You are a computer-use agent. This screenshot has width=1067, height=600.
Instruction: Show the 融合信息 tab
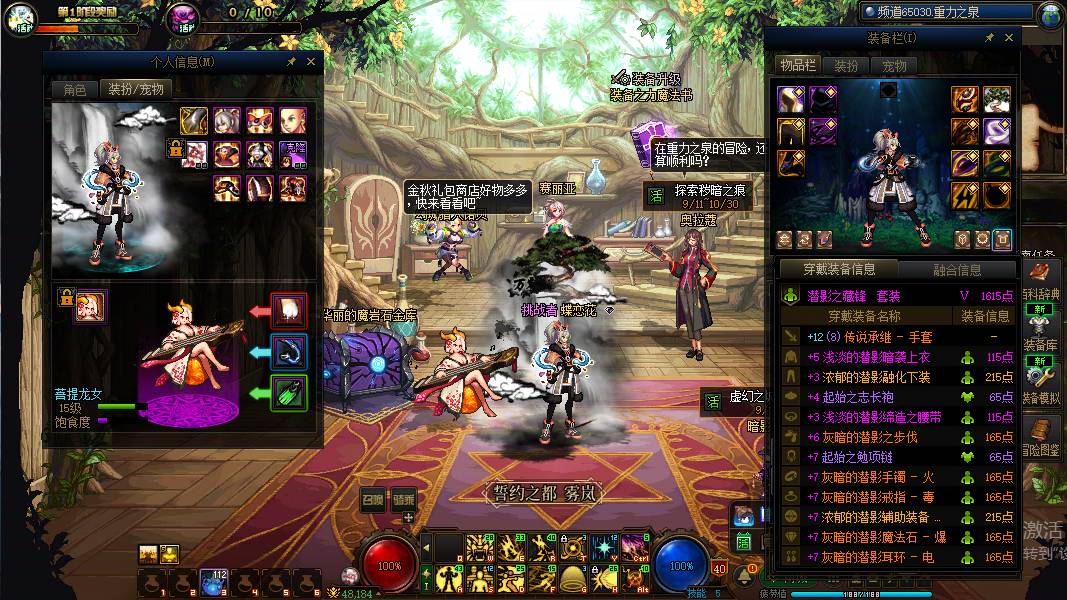click(x=957, y=269)
